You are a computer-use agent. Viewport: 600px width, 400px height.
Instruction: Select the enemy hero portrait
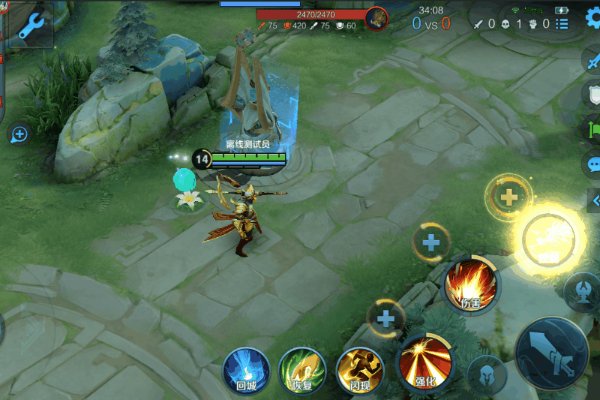tap(376, 17)
